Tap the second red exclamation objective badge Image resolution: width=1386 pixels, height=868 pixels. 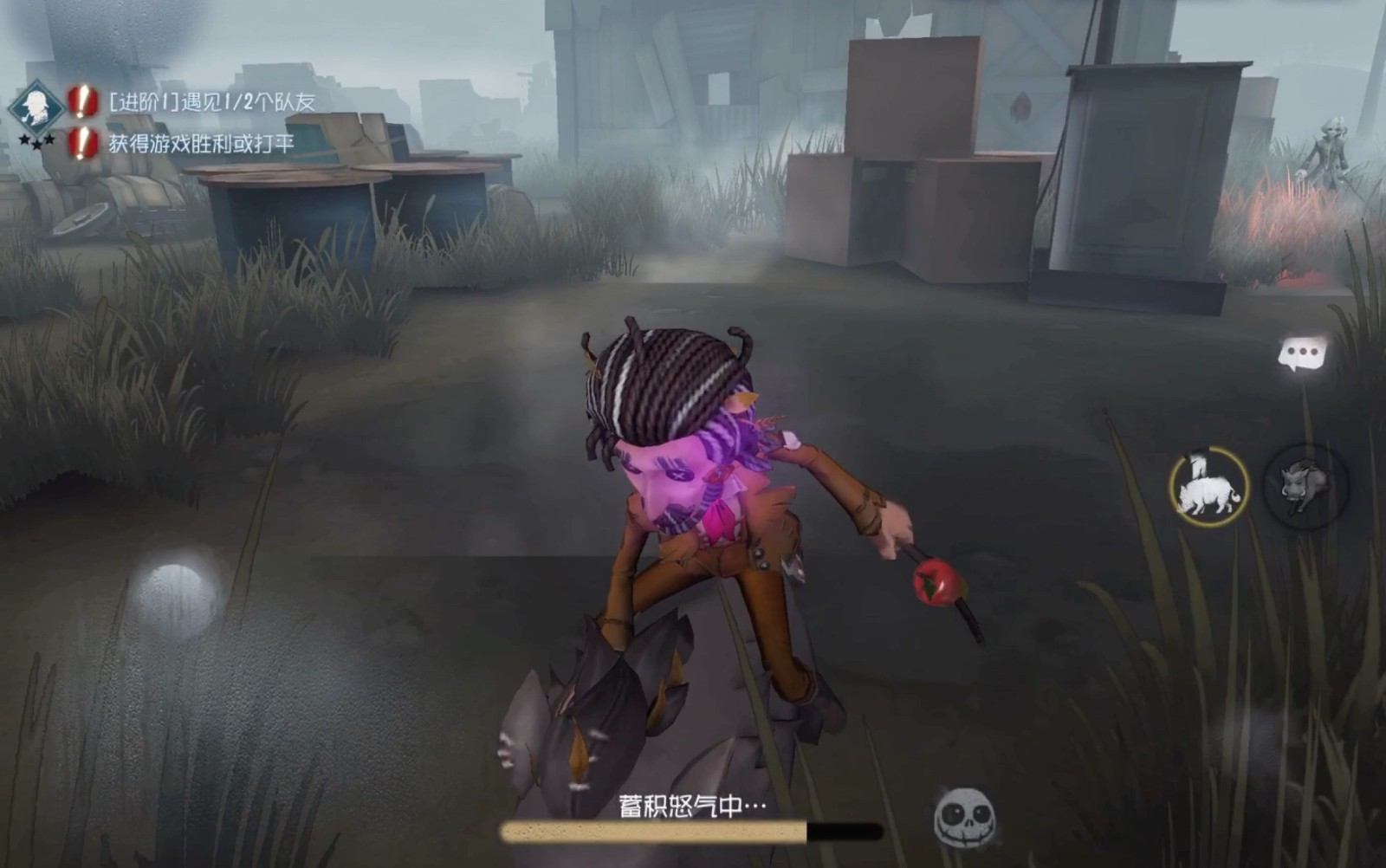coord(79,144)
